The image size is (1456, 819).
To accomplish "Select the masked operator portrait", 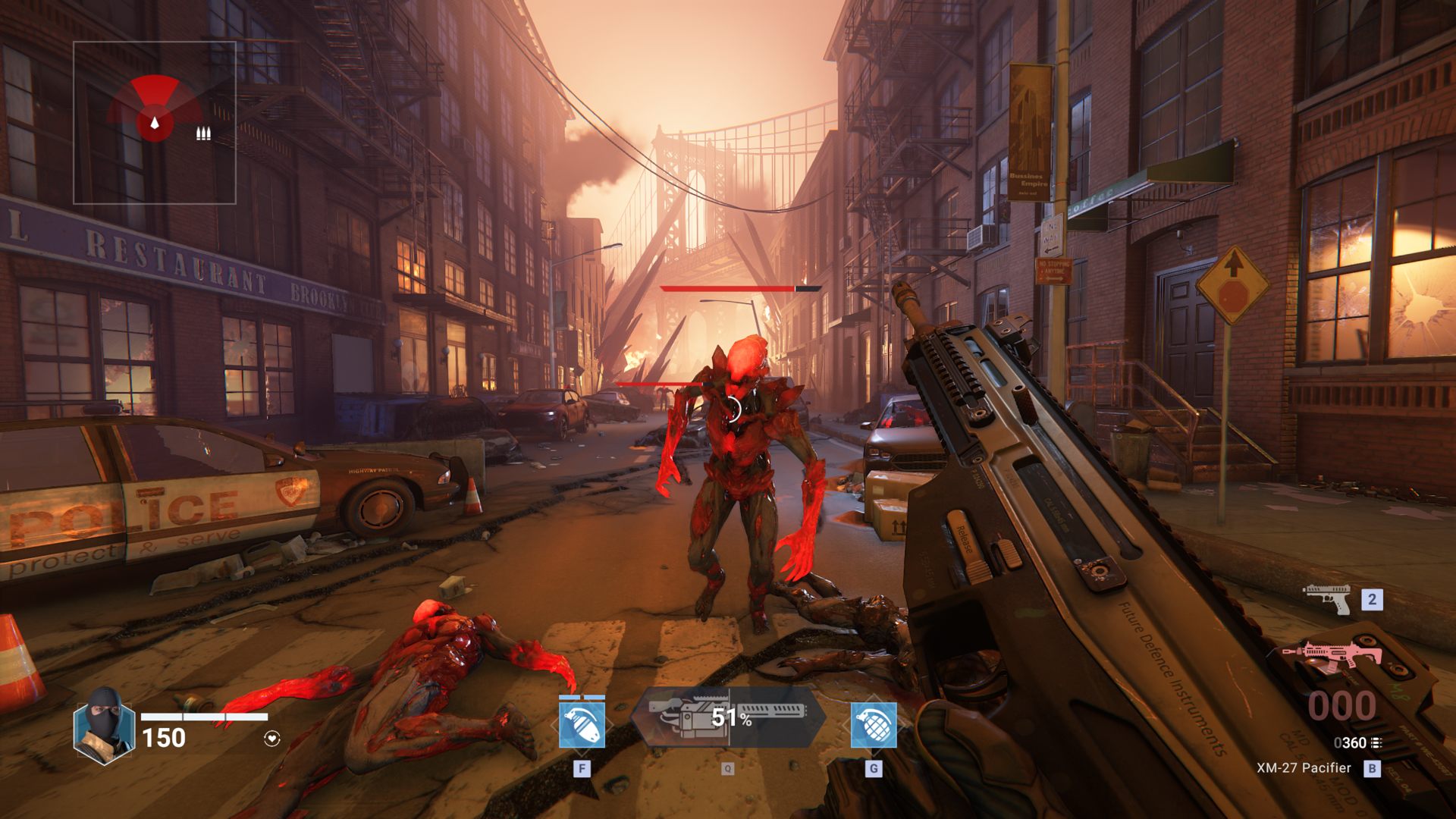I will pos(104,725).
